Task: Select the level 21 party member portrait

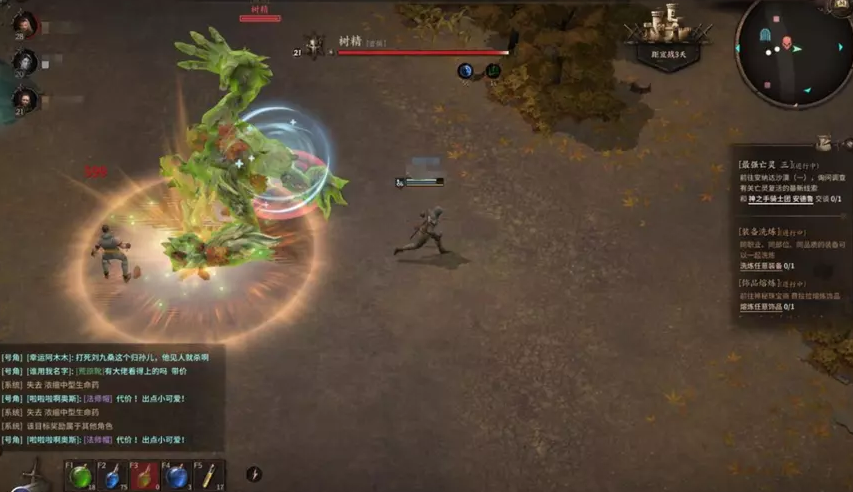Action: click(x=24, y=100)
